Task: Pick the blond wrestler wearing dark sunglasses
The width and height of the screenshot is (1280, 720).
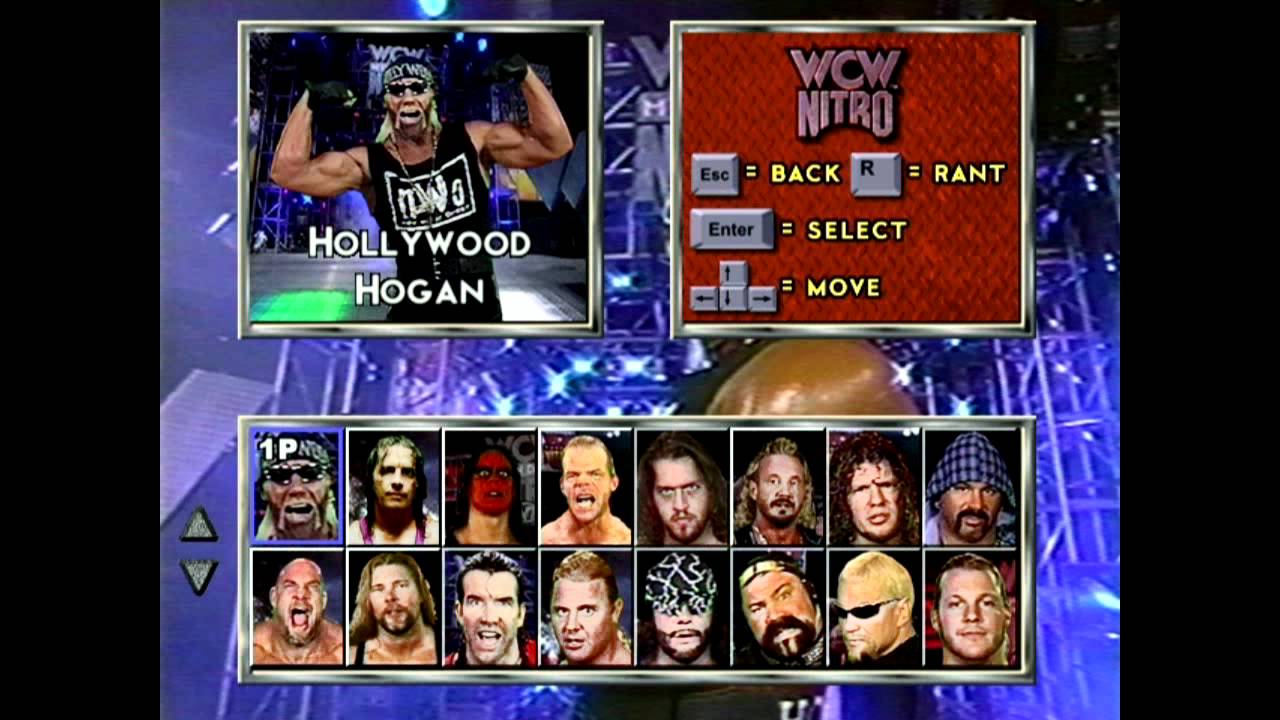Action: pyautogui.click(x=875, y=607)
